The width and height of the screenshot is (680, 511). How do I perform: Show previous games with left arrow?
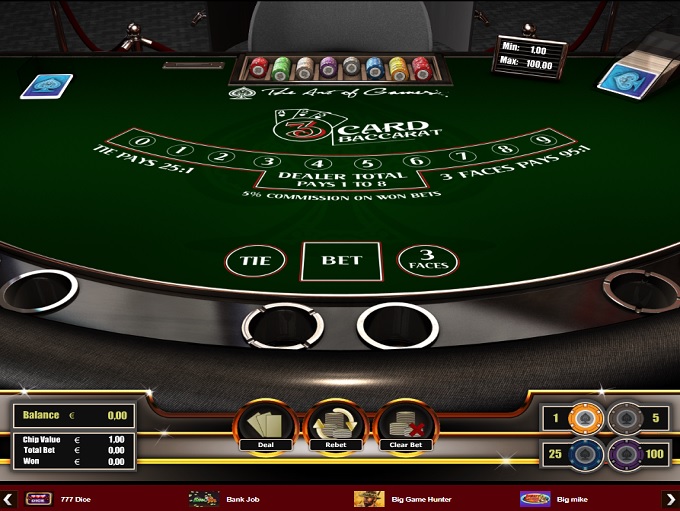(9, 498)
